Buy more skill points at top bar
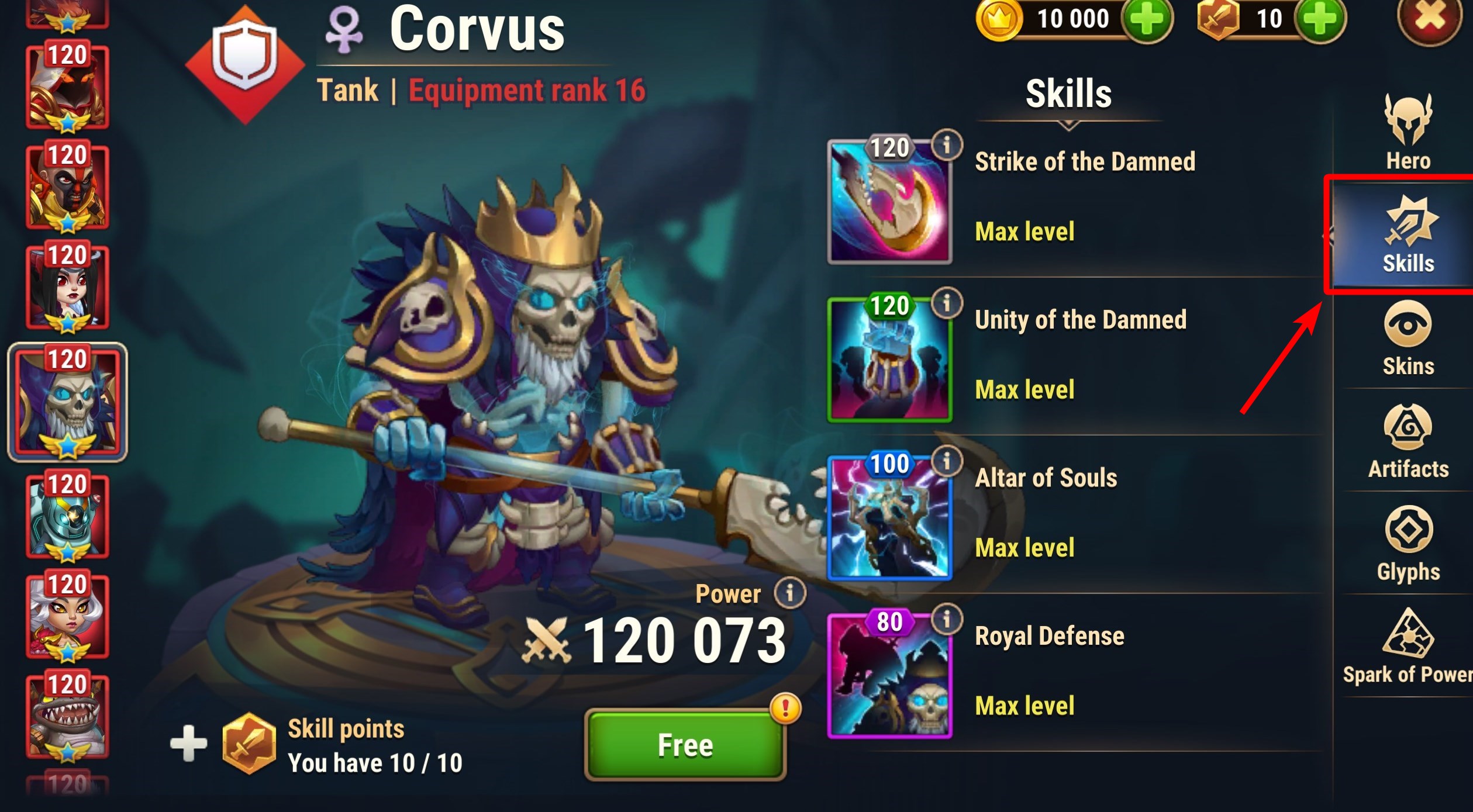Image resolution: width=1473 pixels, height=812 pixels. click(x=1320, y=19)
